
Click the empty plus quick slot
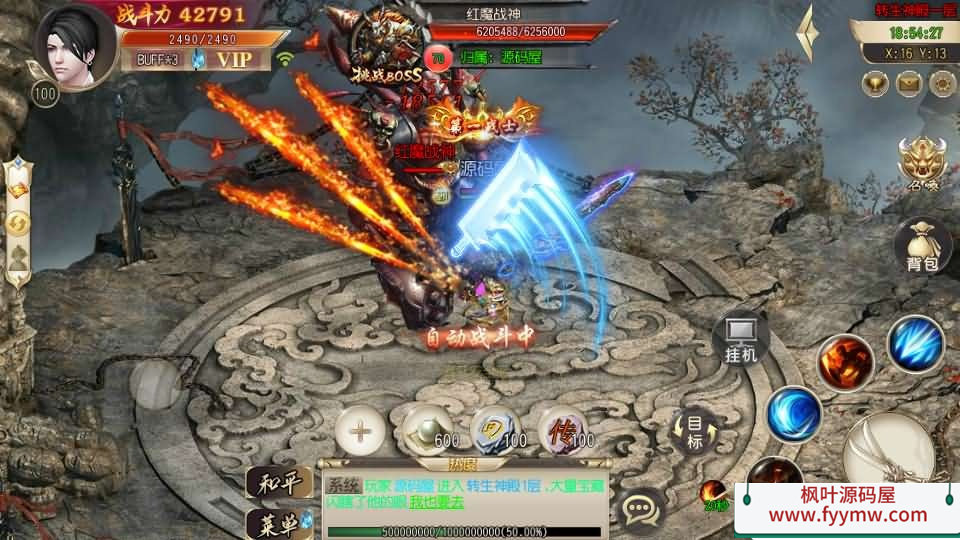pos(360,432)
